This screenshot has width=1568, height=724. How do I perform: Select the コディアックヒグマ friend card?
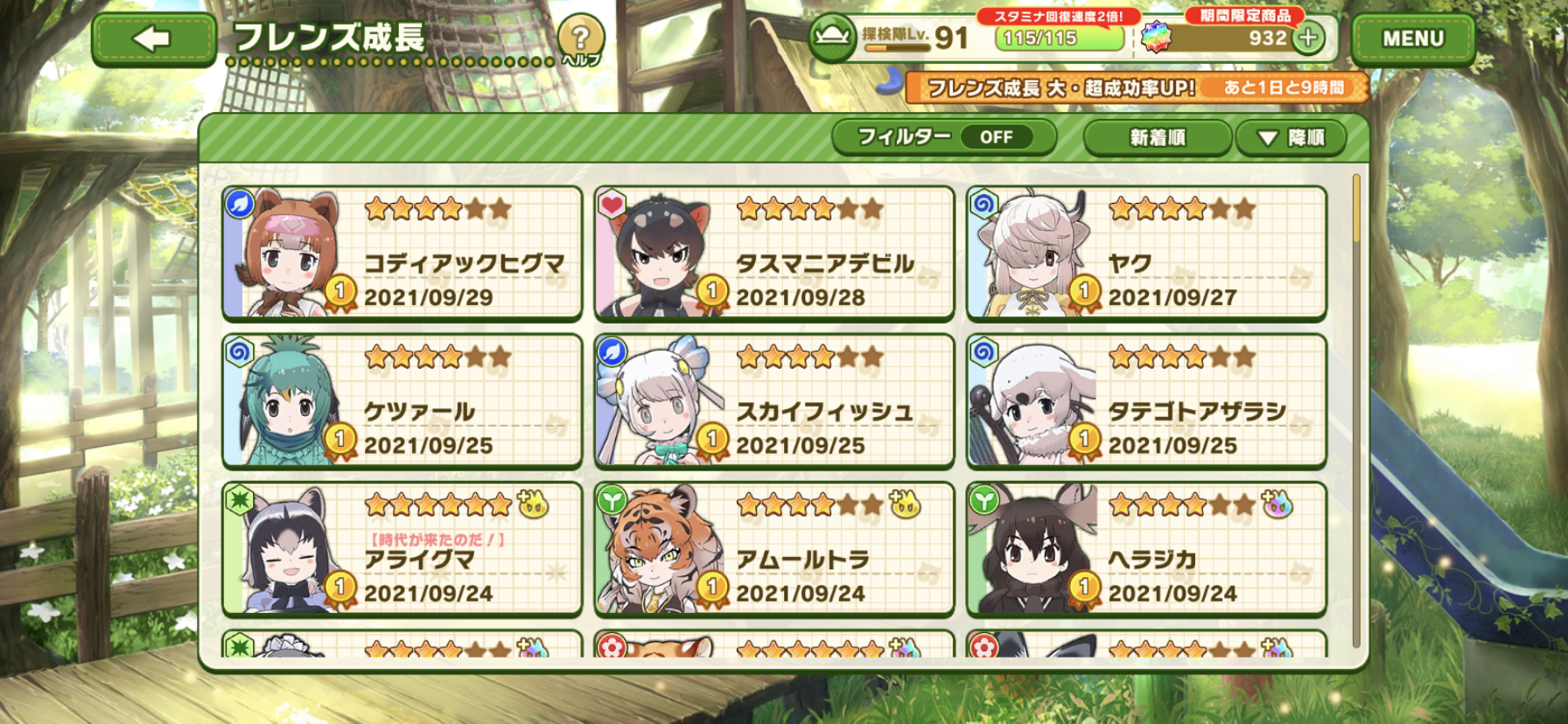pyautogui.click(x=402, y=253)
